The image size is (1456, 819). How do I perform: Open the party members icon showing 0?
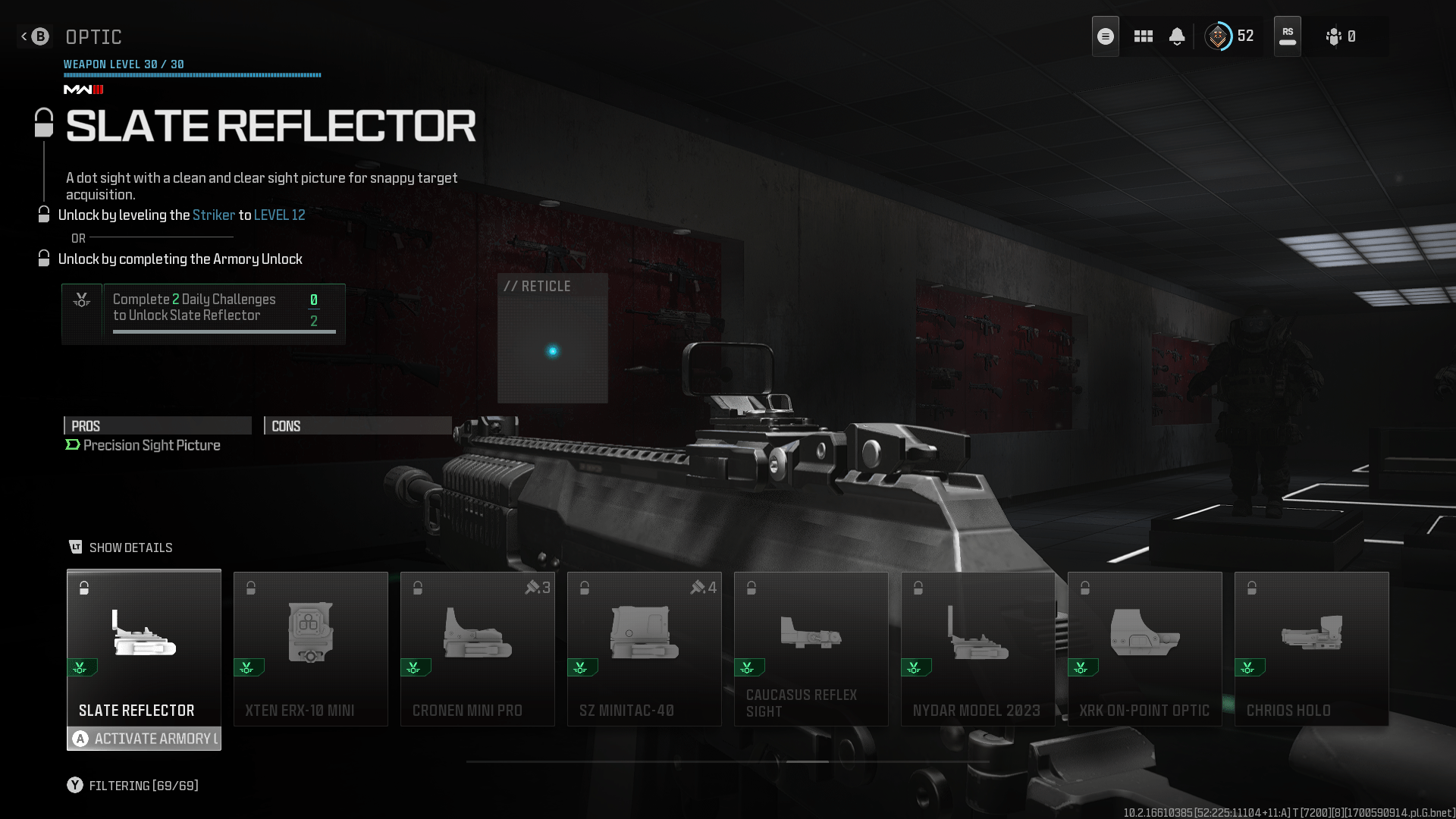coord(1333,36)
